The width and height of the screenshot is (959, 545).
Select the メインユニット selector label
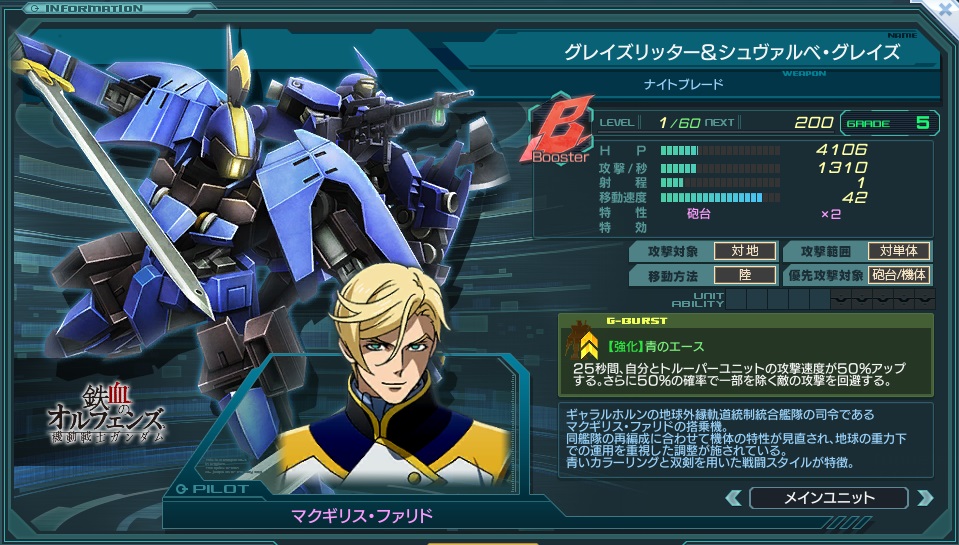(x=828, y=497)
